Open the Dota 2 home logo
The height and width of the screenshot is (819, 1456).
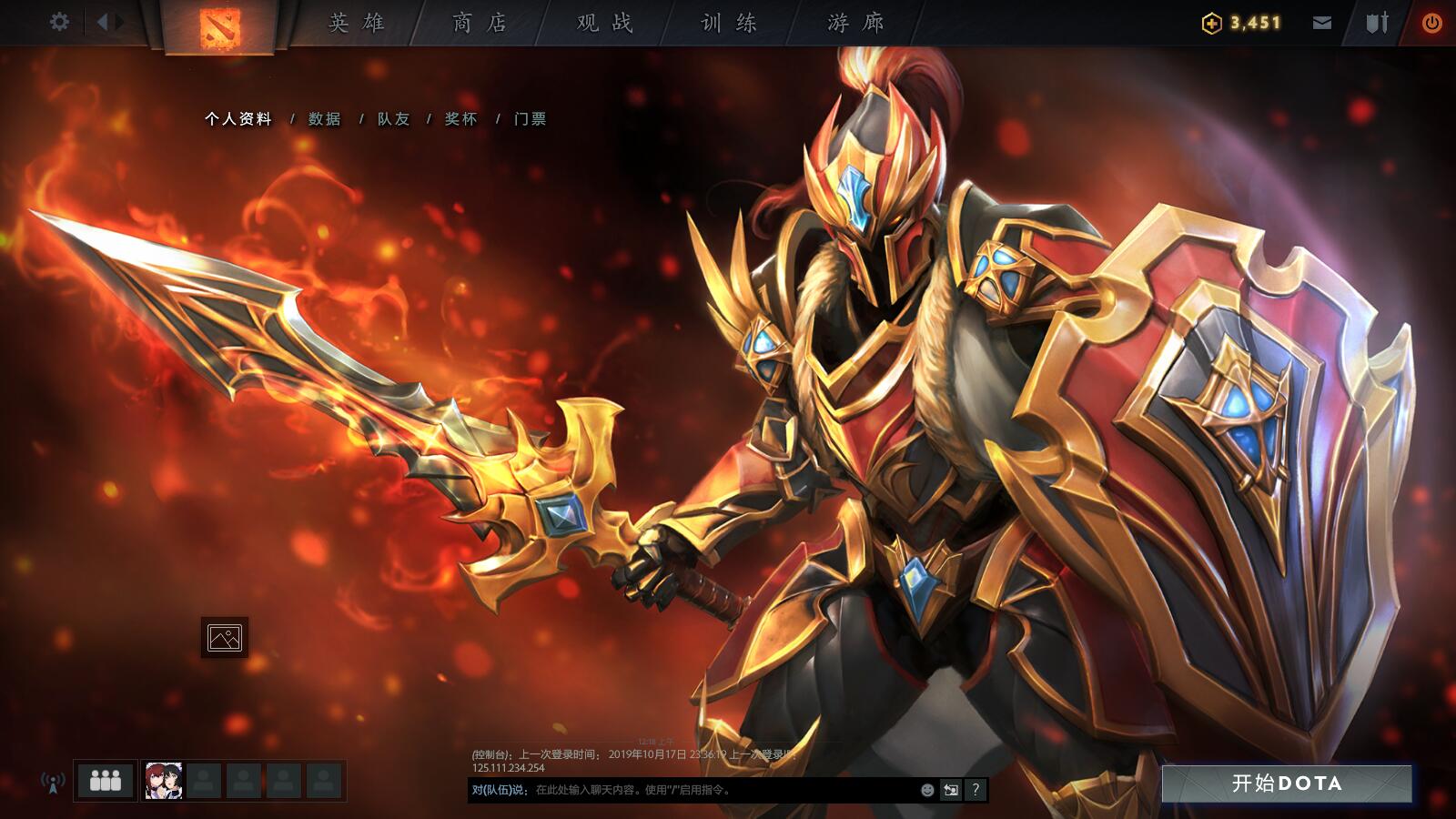(221, 23)
